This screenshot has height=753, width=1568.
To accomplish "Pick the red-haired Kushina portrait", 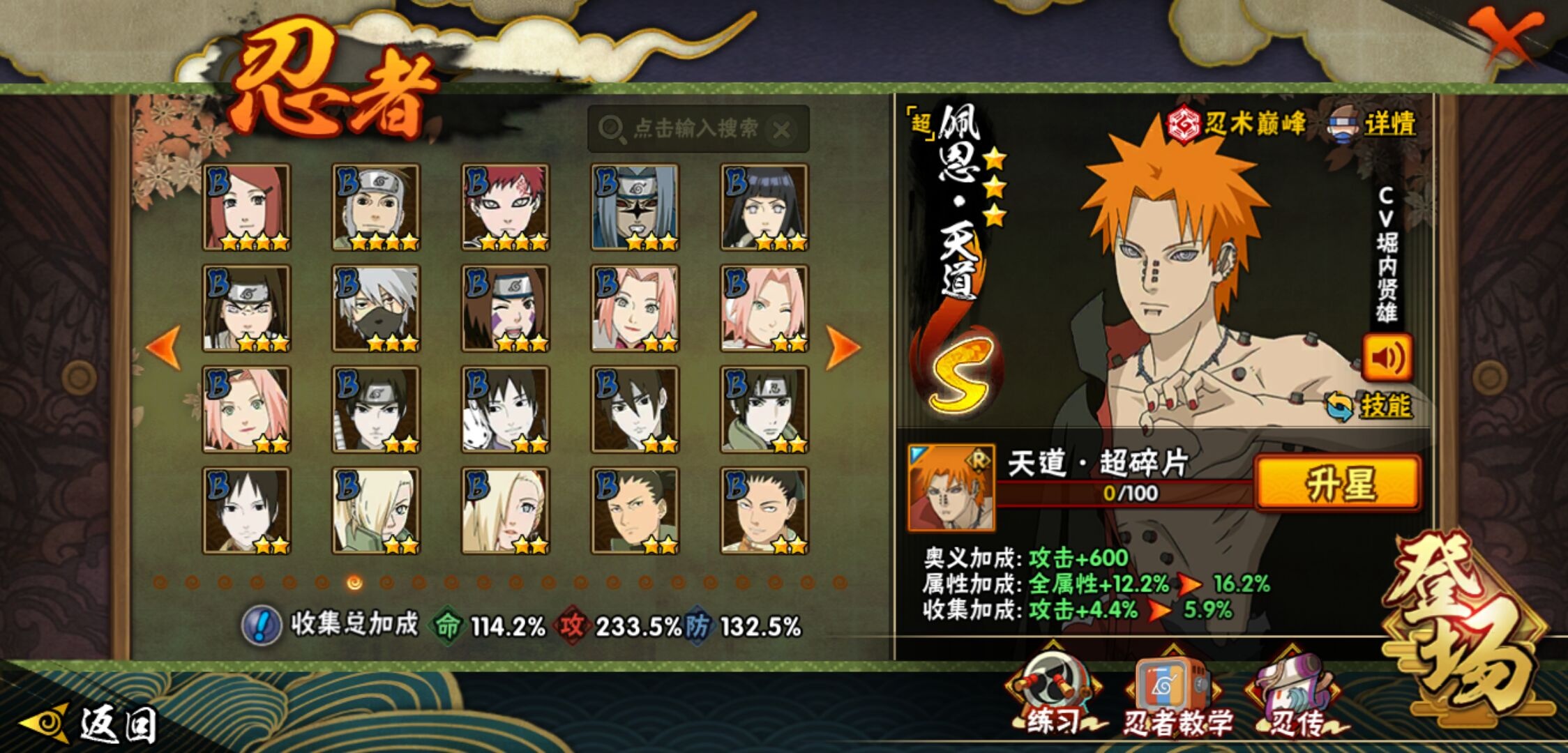I will click(246, 208).
